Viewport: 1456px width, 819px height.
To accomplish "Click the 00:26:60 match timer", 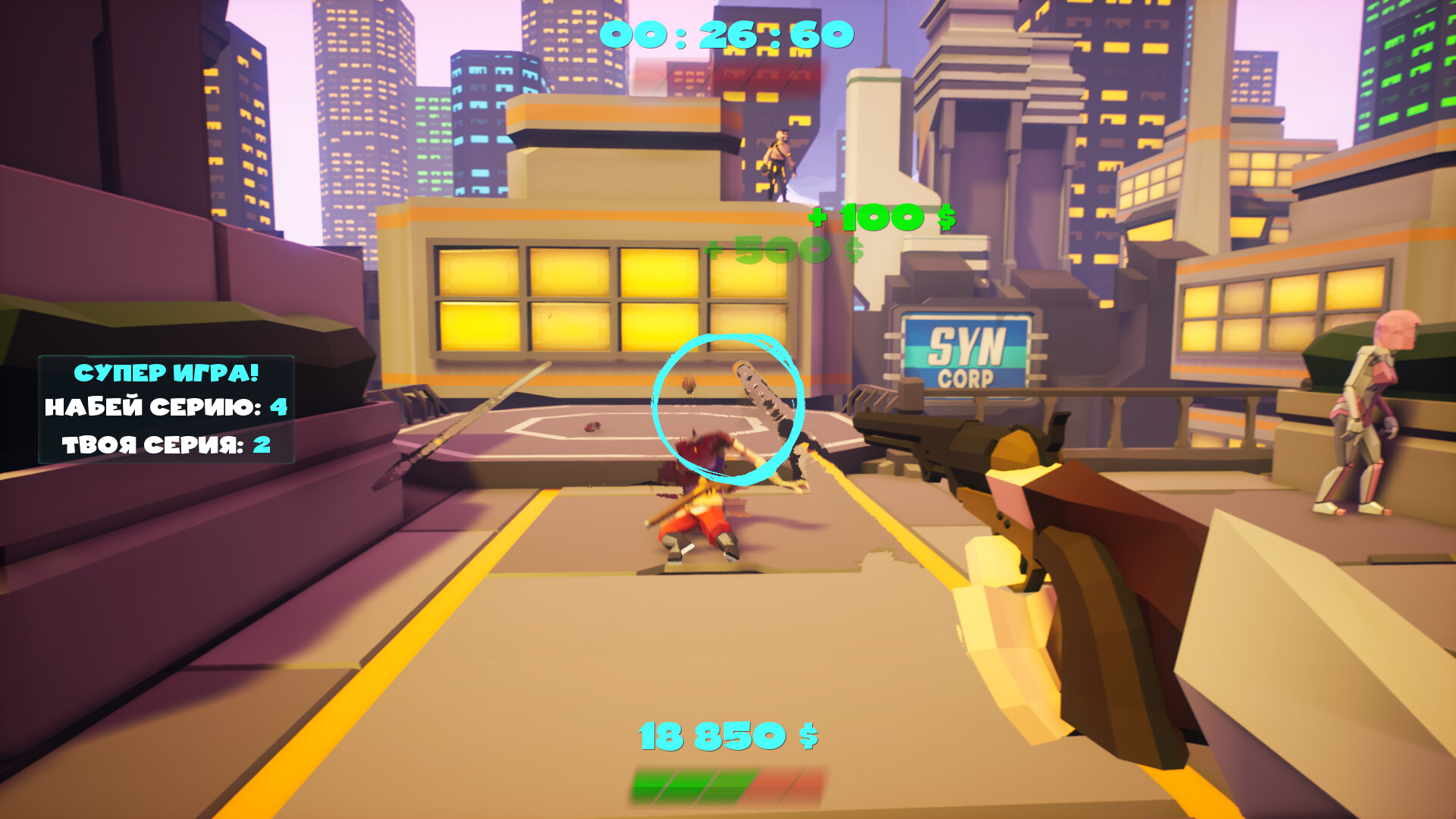I will (726, 34).
